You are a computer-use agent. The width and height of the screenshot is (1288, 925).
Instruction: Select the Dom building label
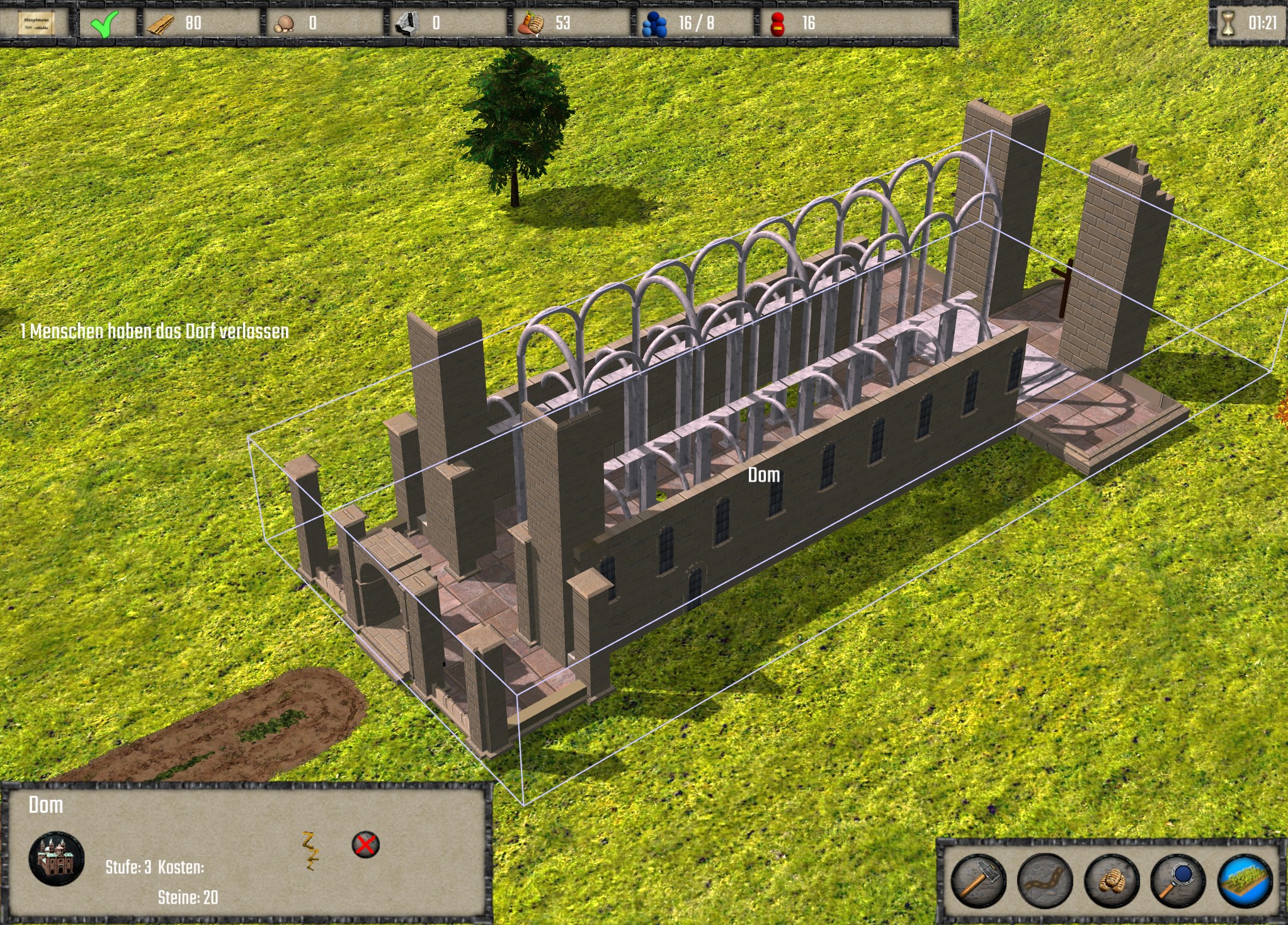tap(763, 475)
